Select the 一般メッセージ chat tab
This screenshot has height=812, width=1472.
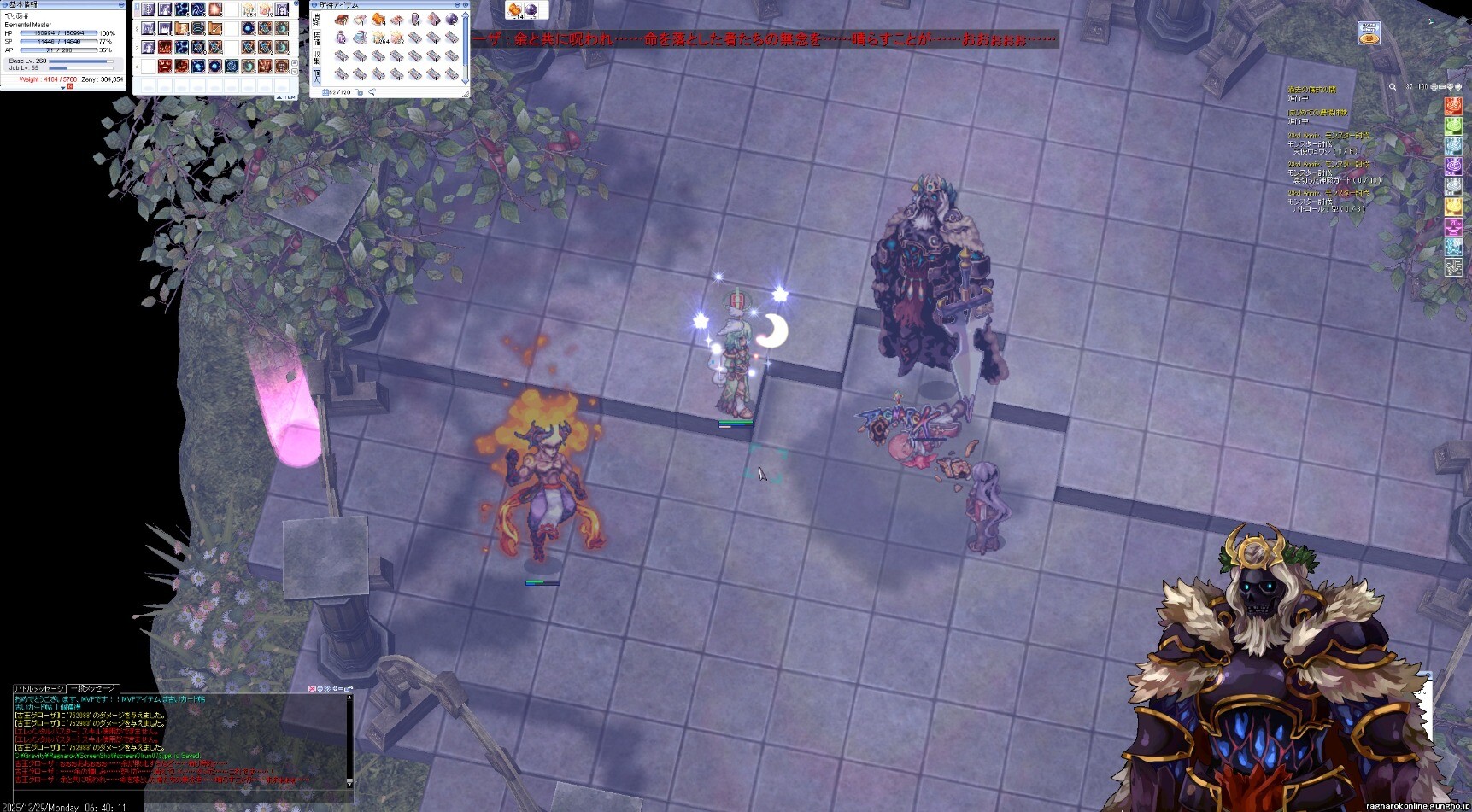[x=93, y=688]
